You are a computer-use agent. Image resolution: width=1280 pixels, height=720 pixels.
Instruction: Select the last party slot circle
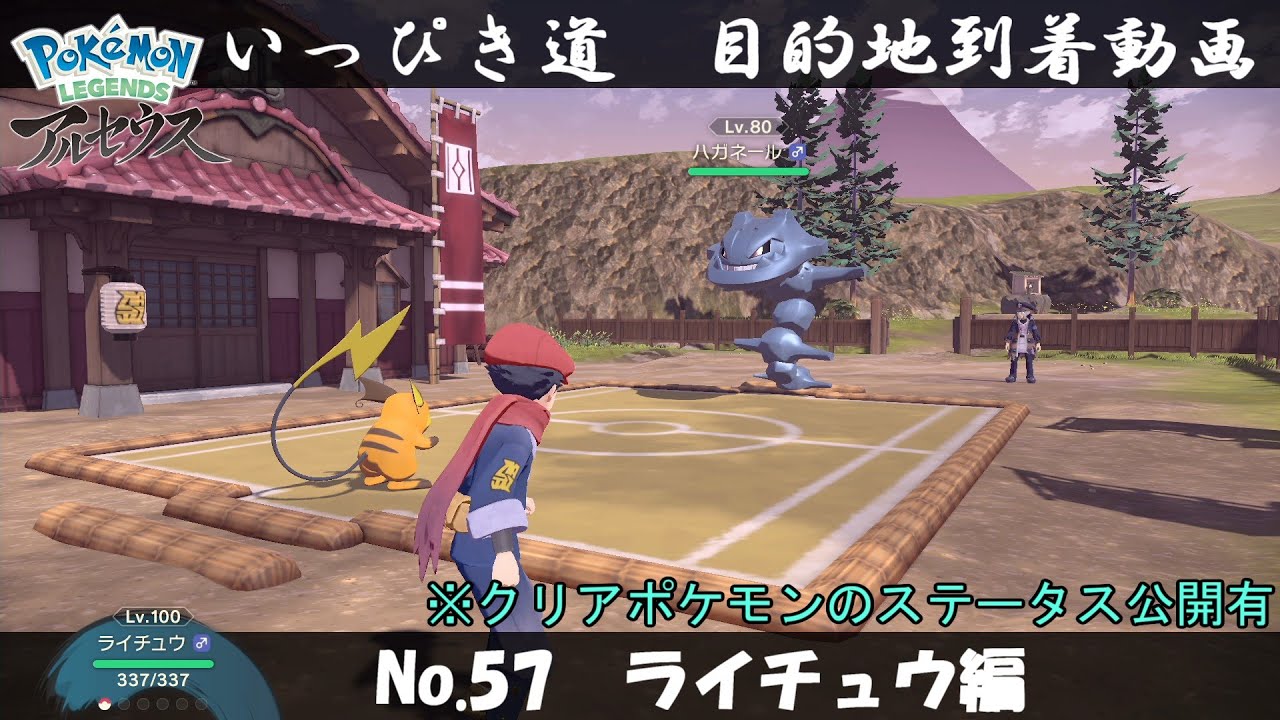click(x=200, y=706)
